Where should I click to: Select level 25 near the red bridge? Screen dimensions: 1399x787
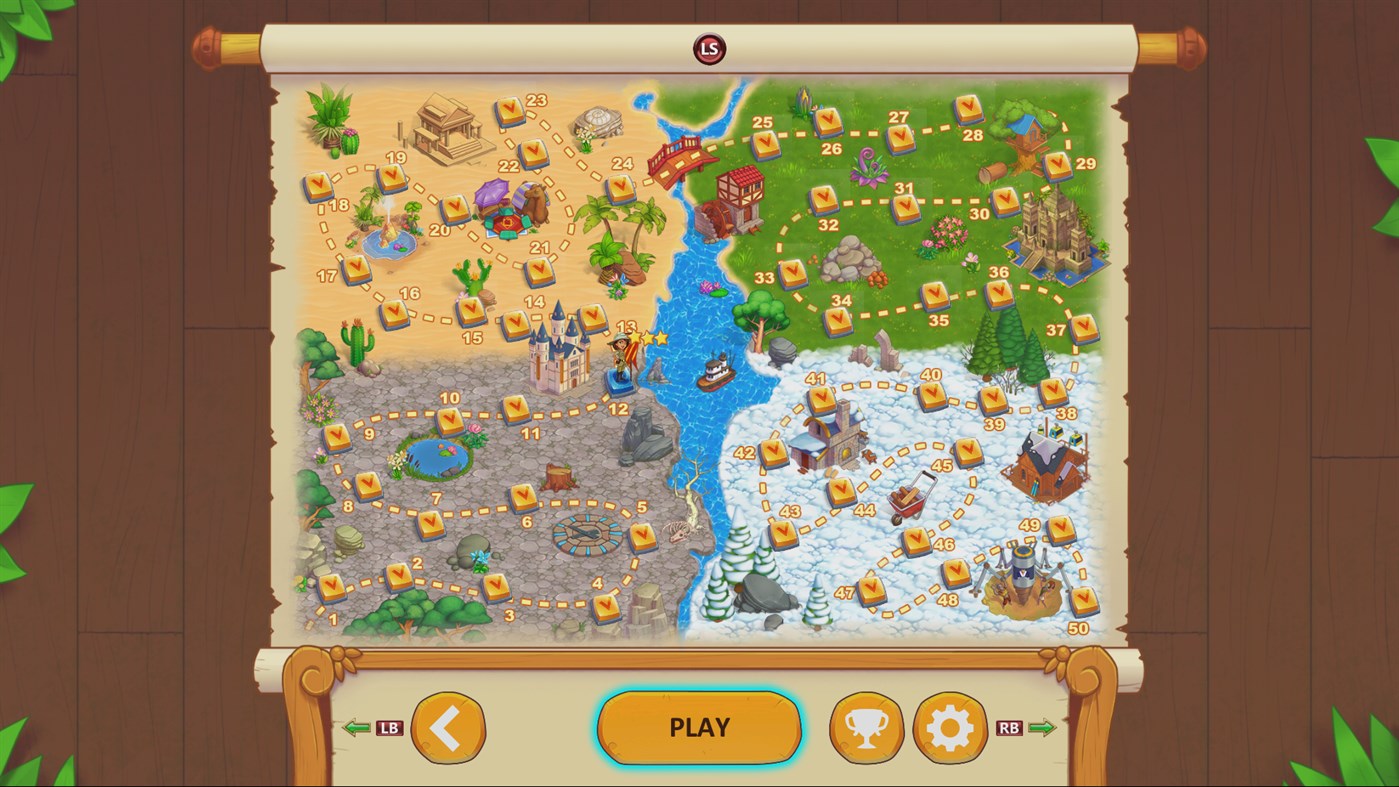click(x=766, y=145)
